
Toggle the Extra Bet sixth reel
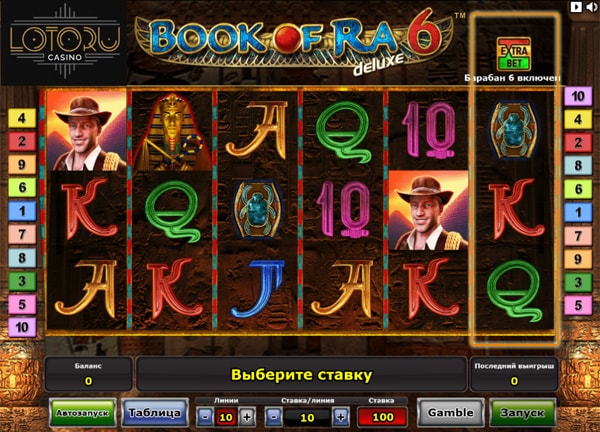pyautogui.click(x=514, y=53)
